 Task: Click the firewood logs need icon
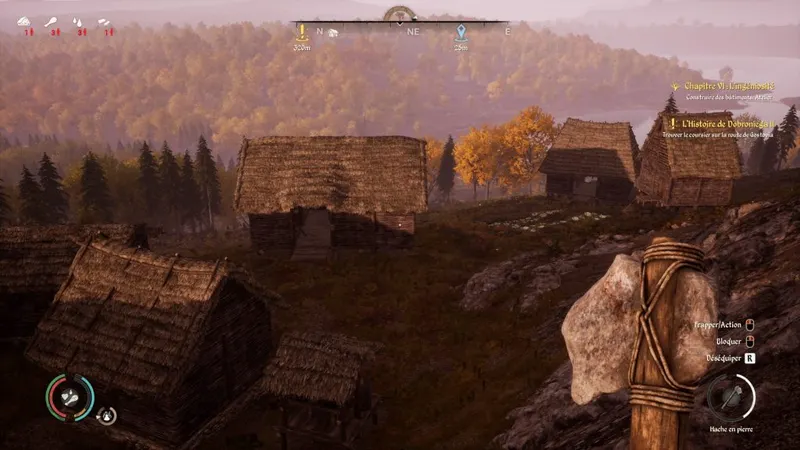coord(104,22)
